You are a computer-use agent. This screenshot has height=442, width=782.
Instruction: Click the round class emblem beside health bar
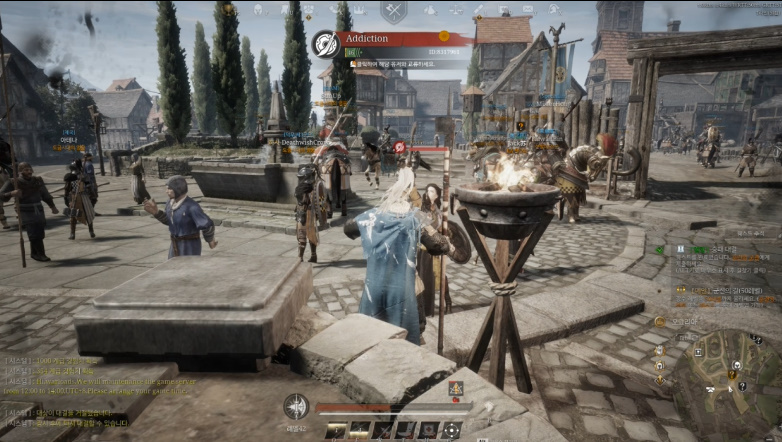[296, 407]
